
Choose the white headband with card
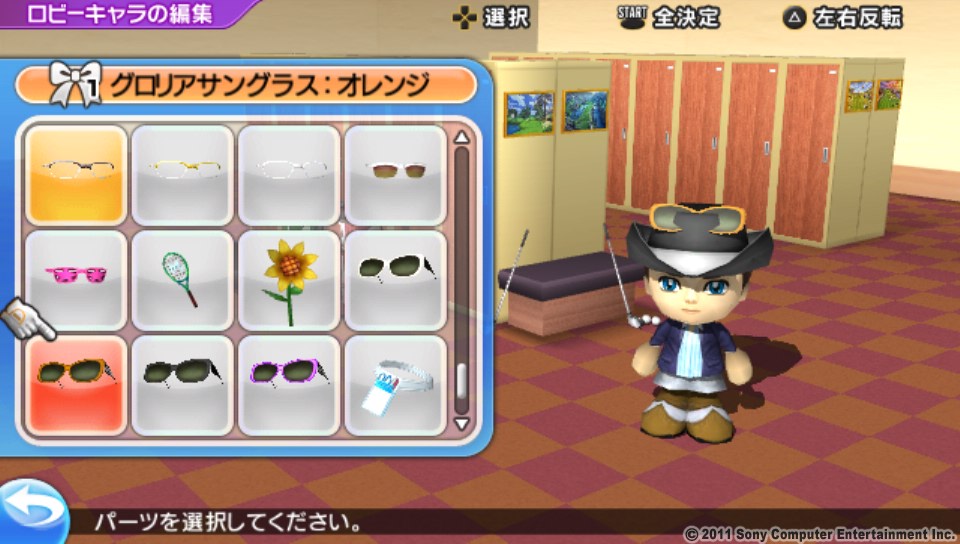click(395, 385)
